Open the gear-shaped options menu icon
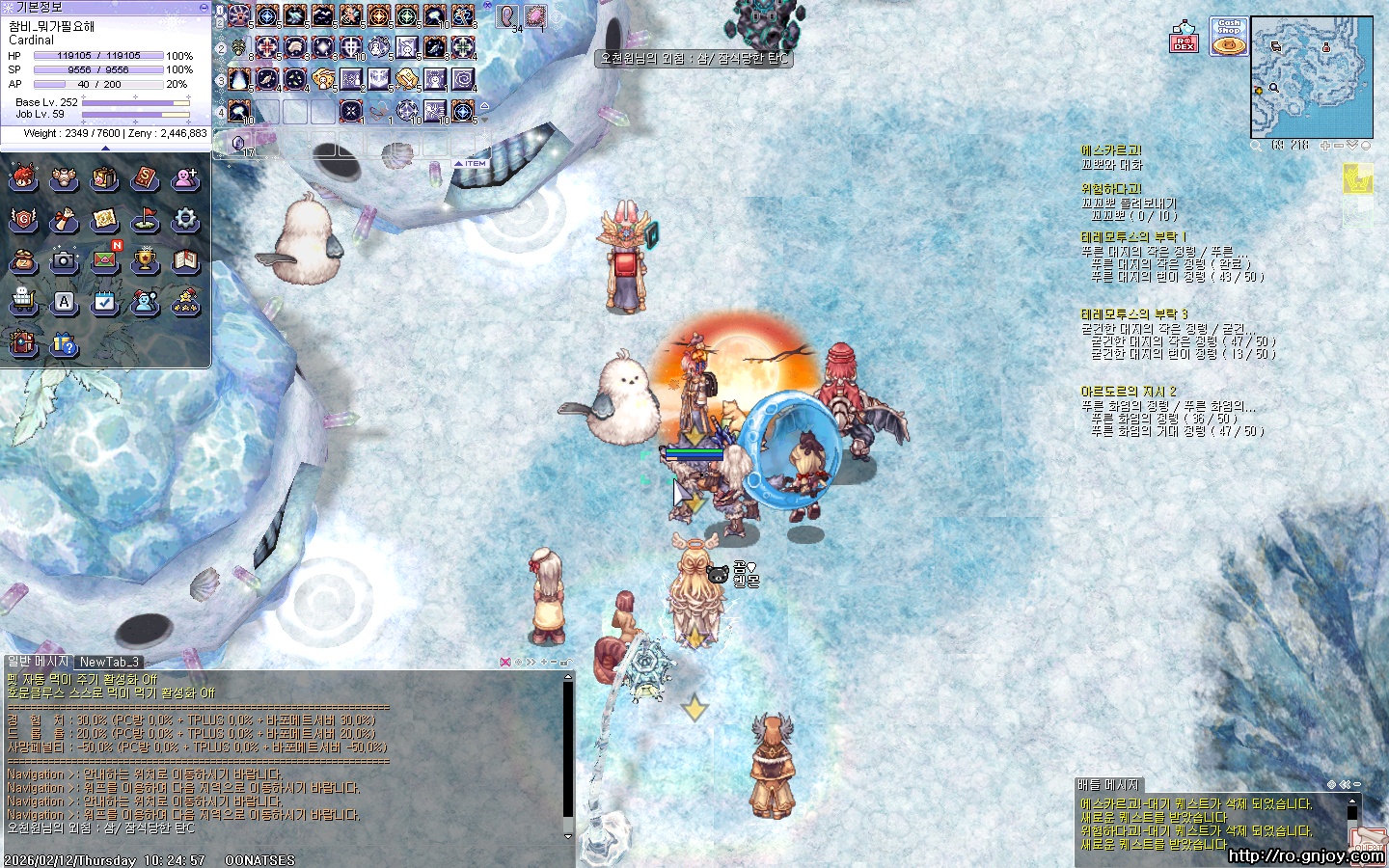 tap(185, 219)
